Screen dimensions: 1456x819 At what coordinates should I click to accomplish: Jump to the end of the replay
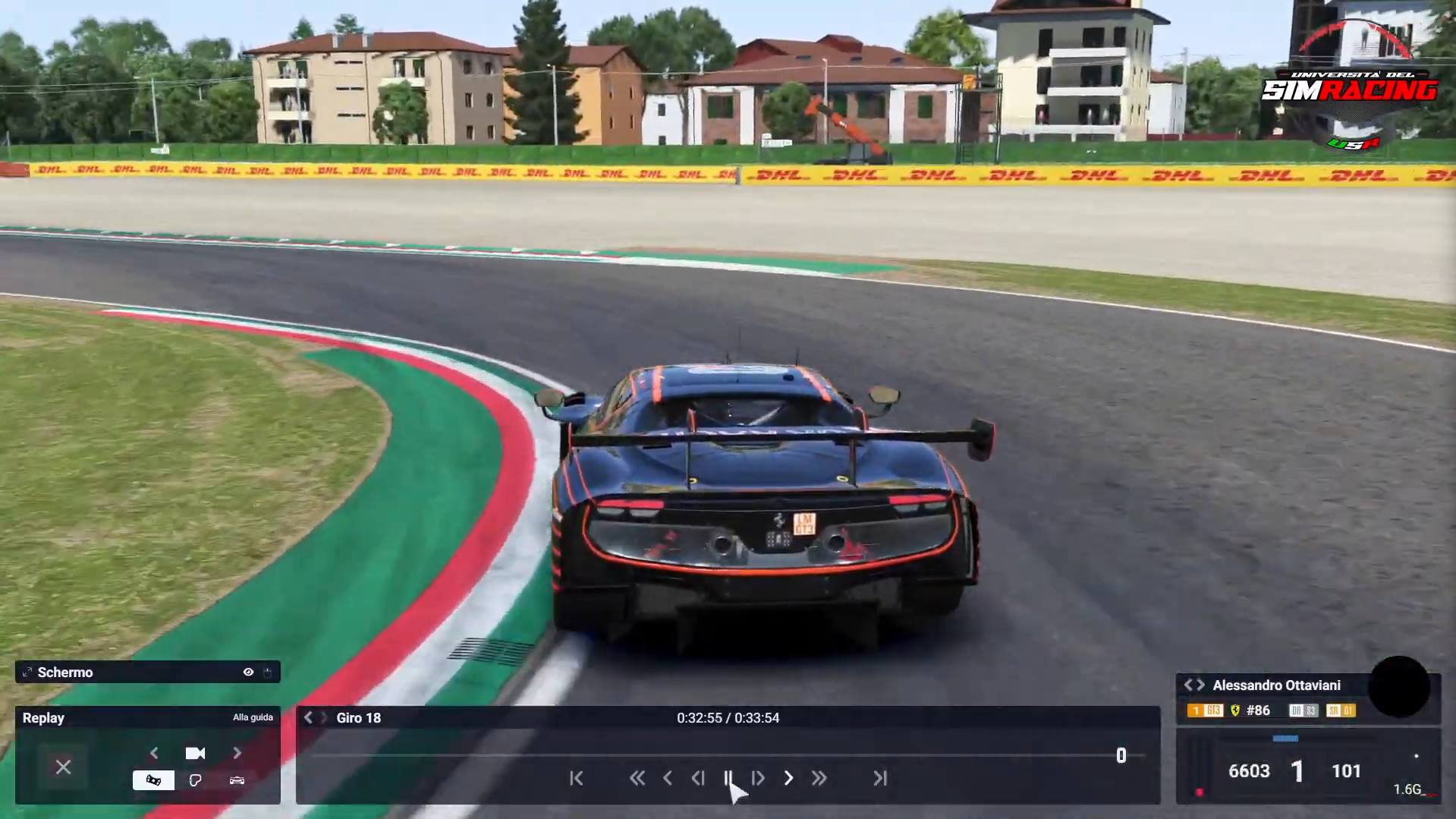(x=880, y=778)
